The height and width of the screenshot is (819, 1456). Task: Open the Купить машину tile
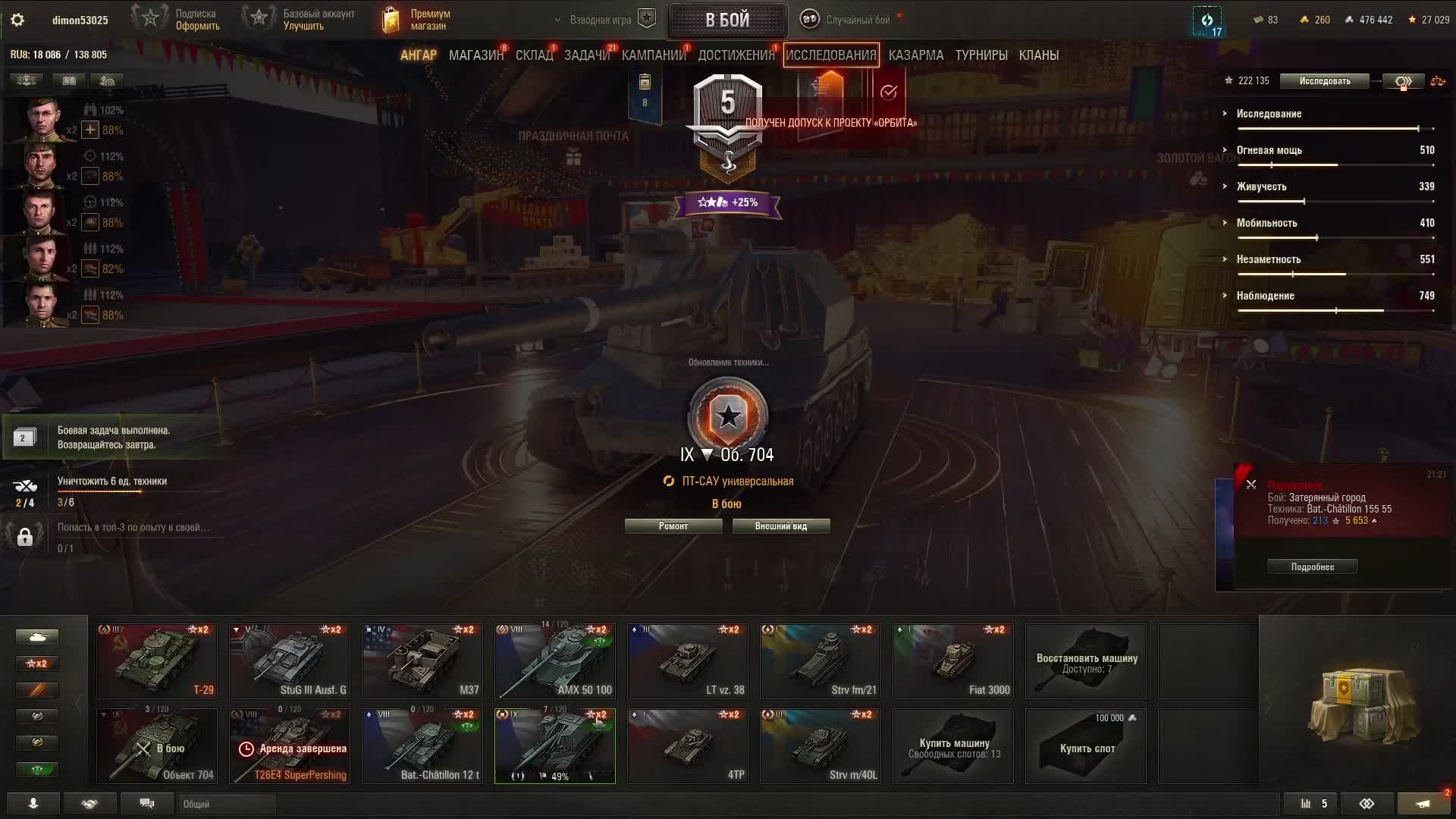(953, 746)
